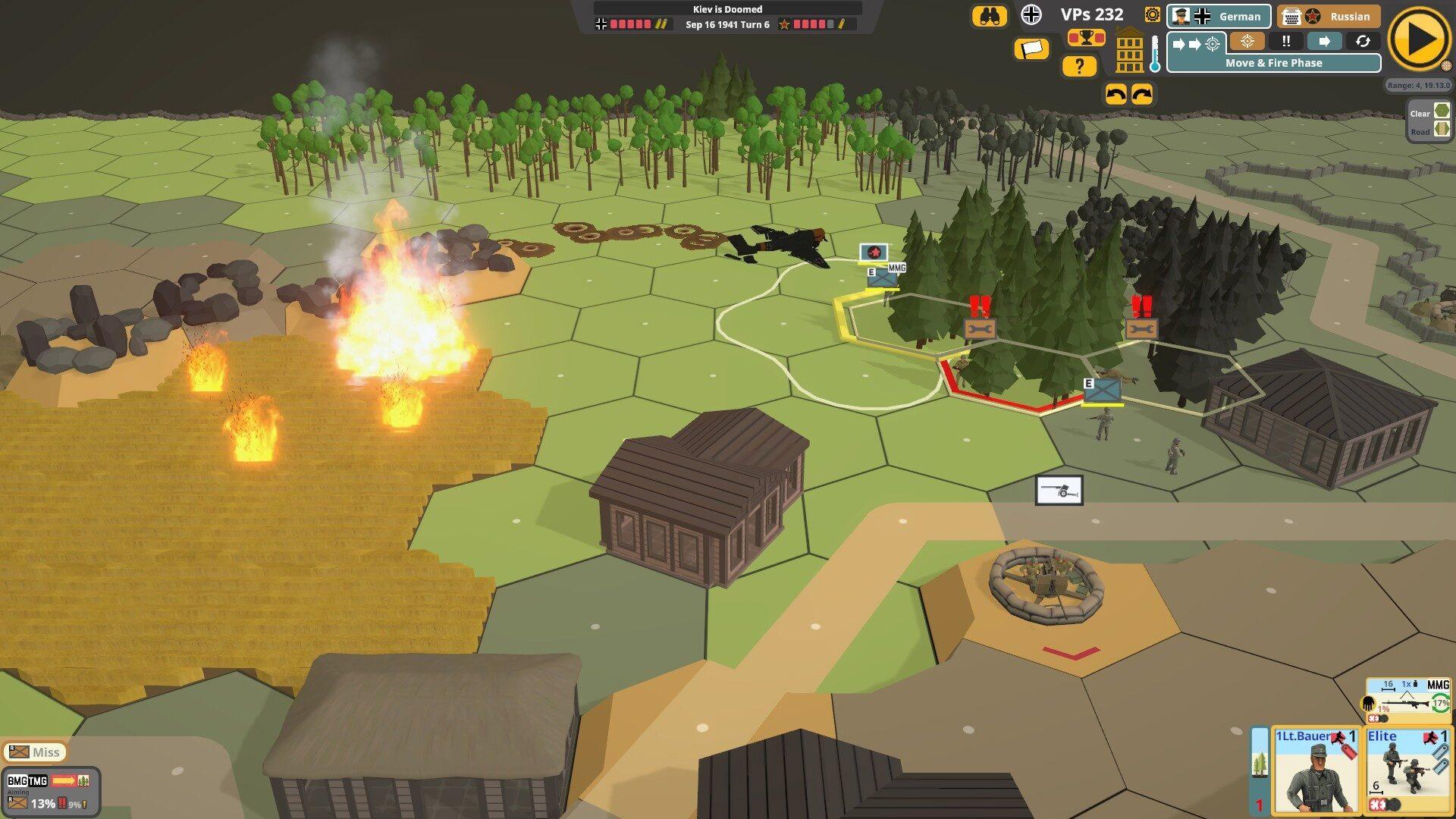Open the question mark help button
Image resolution: width=1456 pixels, height=819 pixels.
pos(1079,67)
